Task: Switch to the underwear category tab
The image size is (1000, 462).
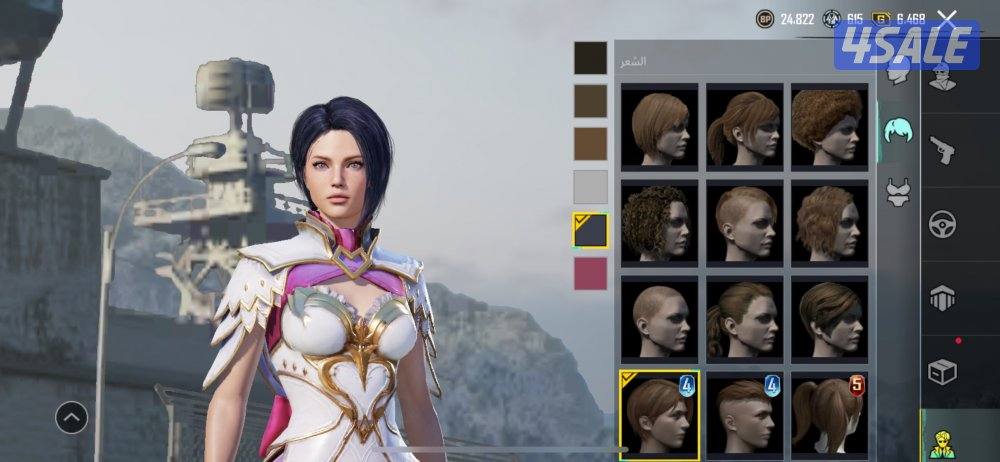Action: click(897, 190)
